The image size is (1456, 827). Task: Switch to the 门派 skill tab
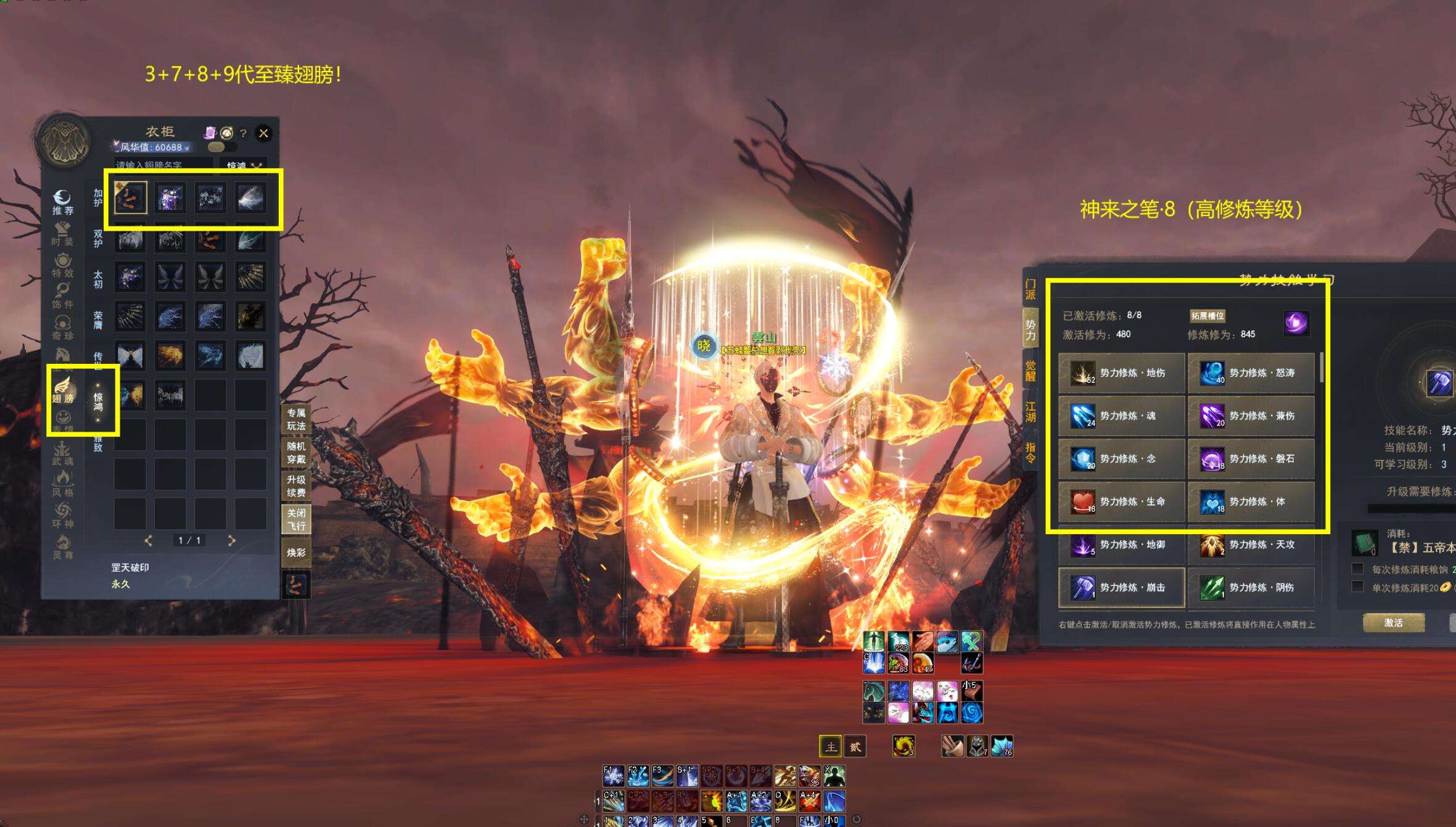[x=1030, y=290]
